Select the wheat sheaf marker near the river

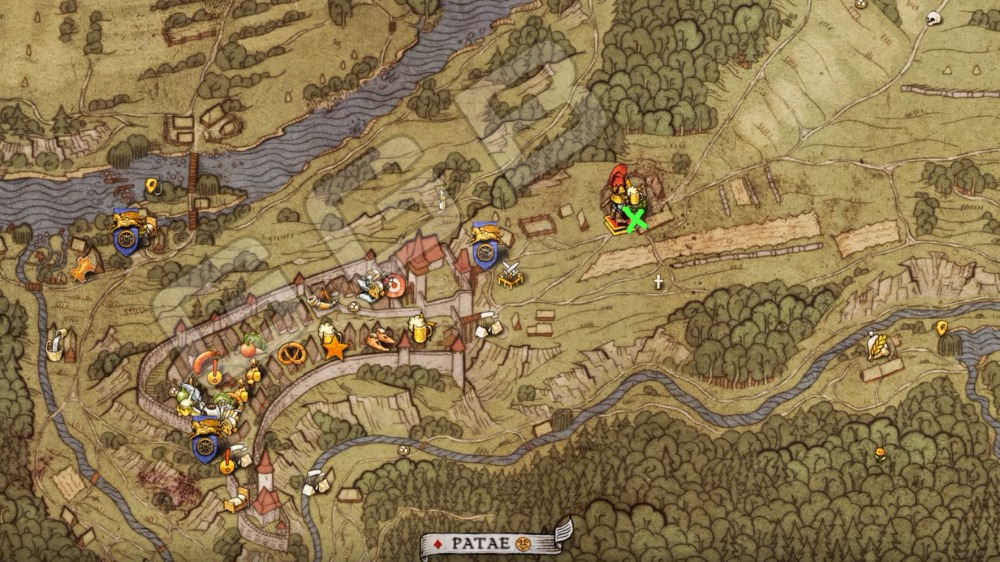(878, 346)
